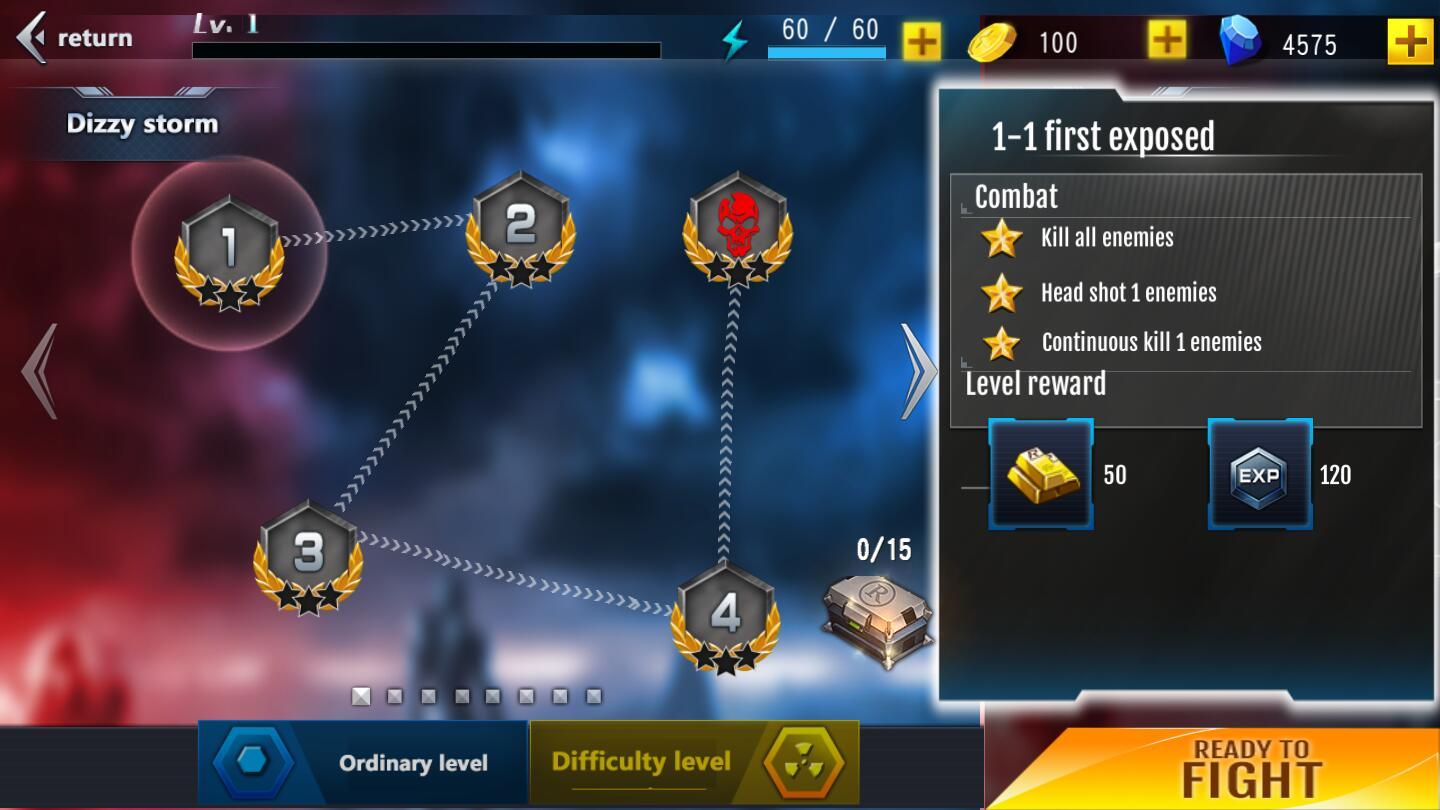Add more energy with the plus button
This screenshot has width=1440, height=810.
[921, 42]
